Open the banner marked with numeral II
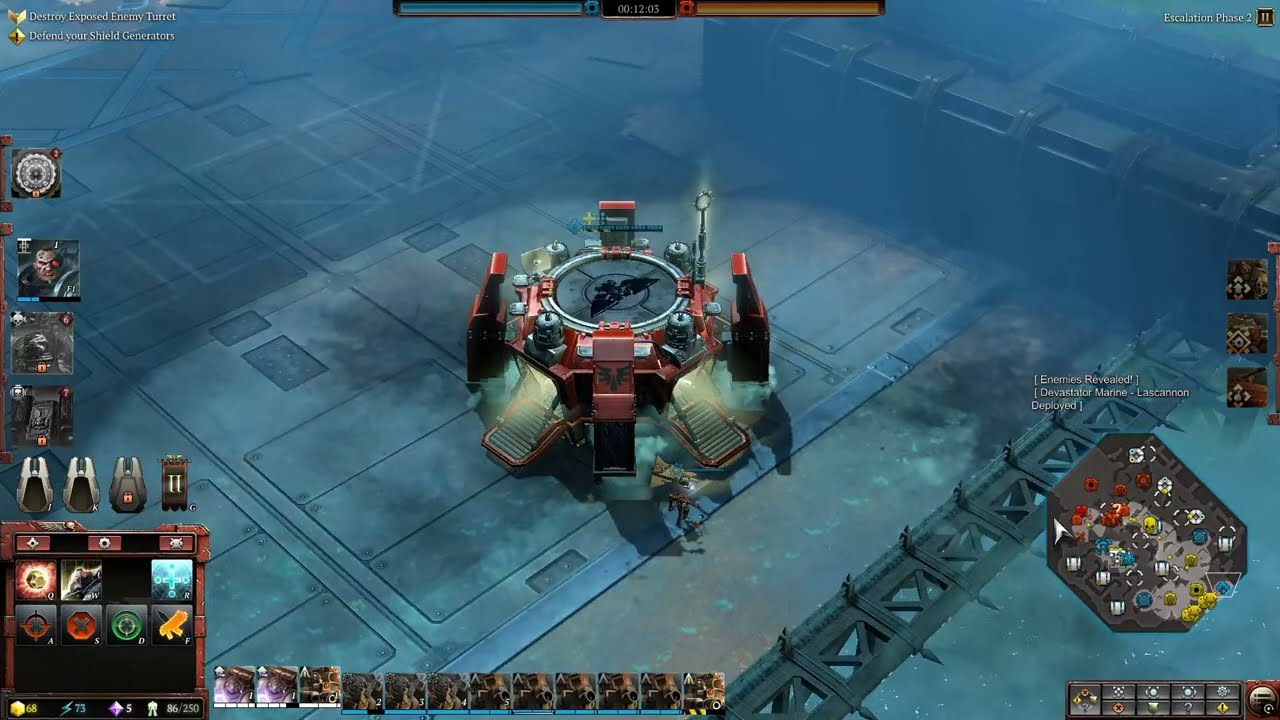This screenshot has height=720, width=1280. coord(175,484)
